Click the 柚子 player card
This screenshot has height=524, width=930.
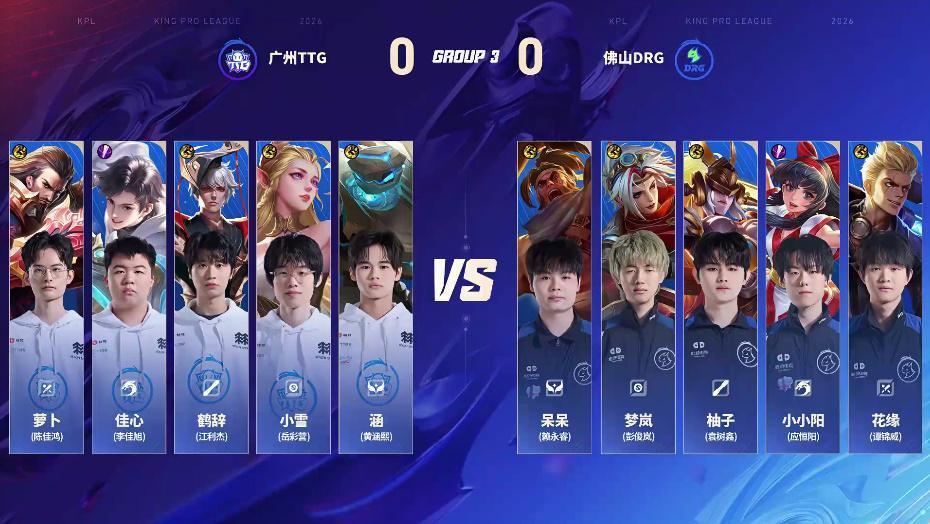pyautogui.click(x=720, y=295)
